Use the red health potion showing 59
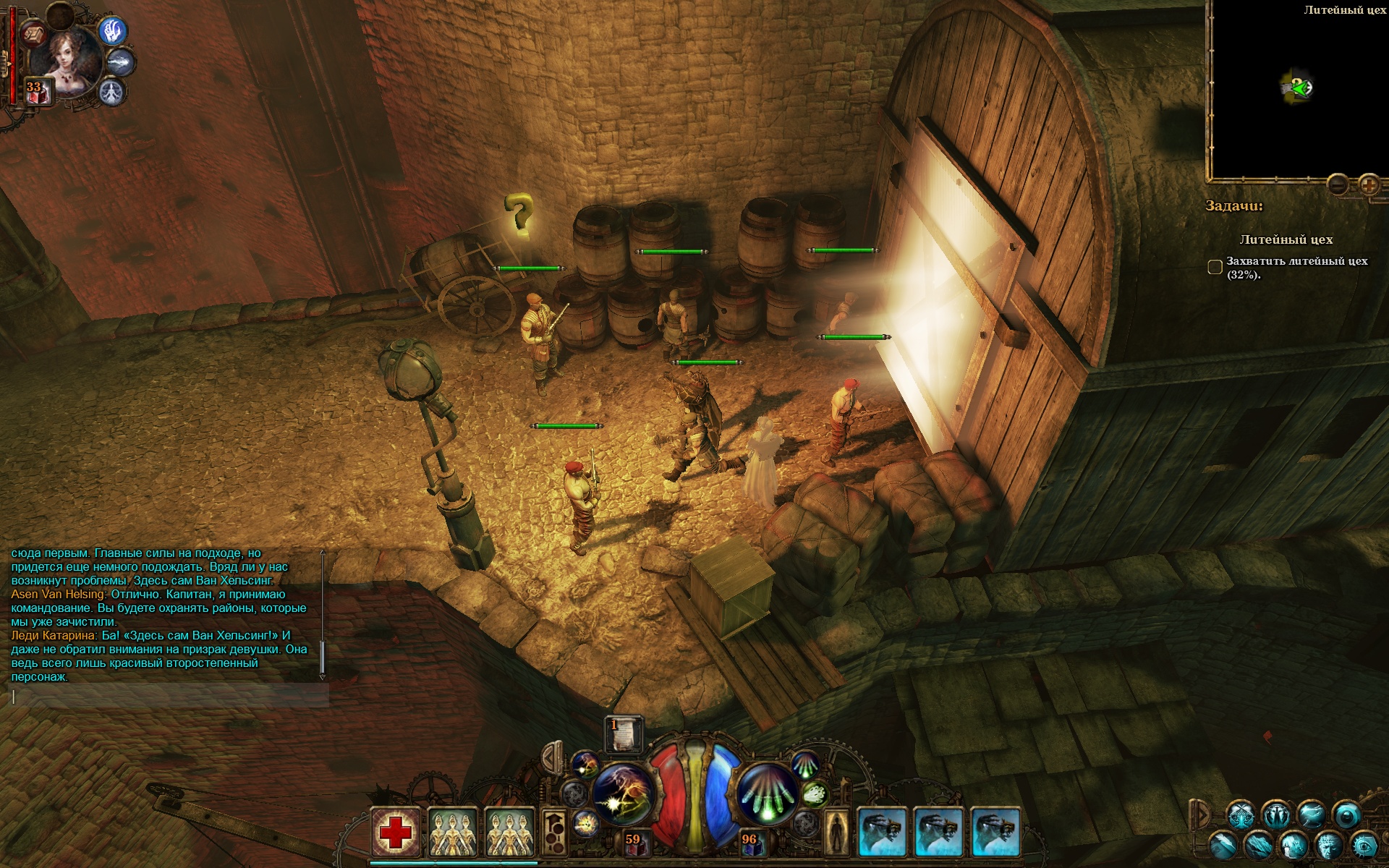This screenshot has width=1389, height=868. click(633, 841)
